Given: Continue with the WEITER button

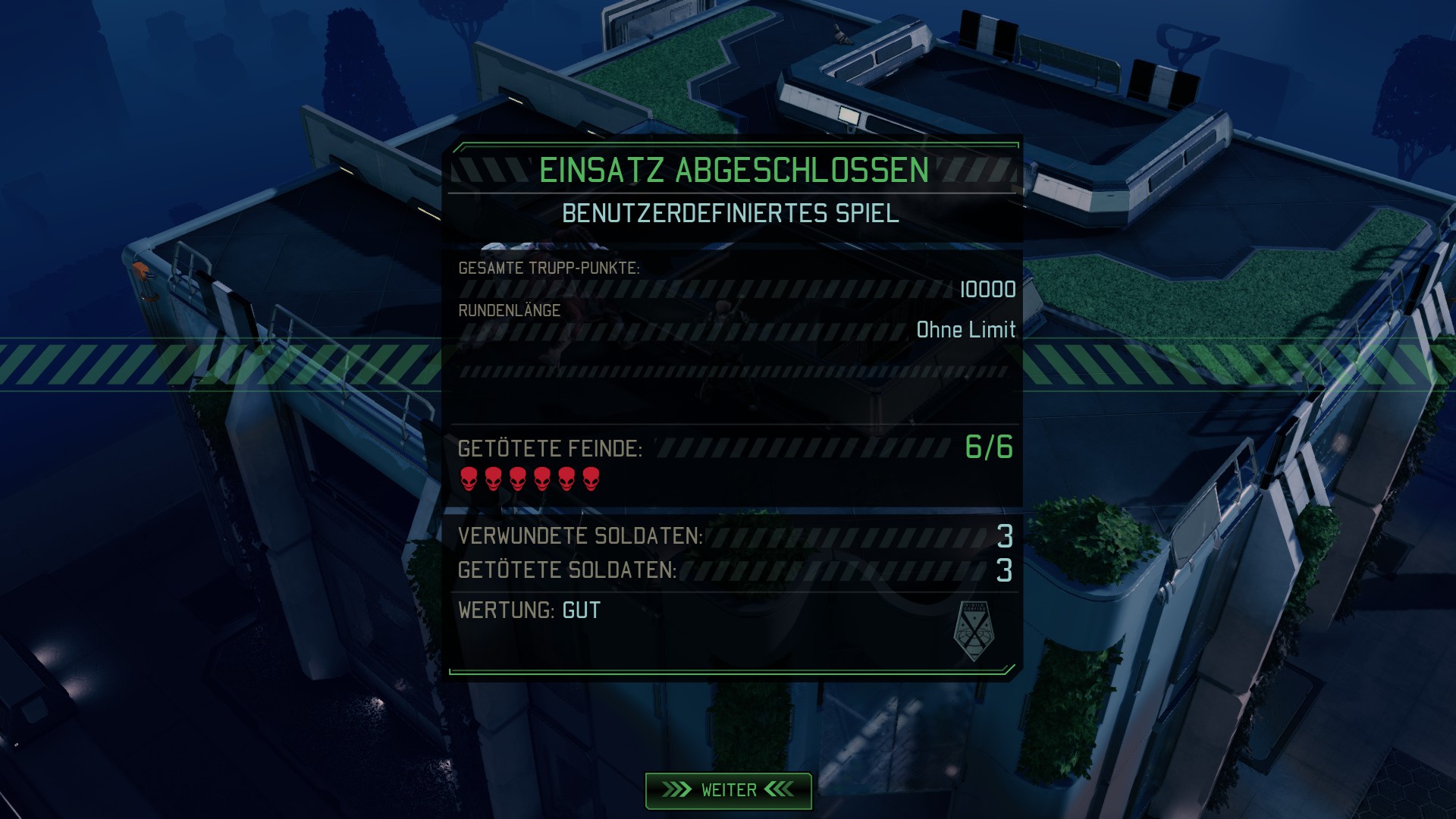Looking at the screenshot, I should click(728, 790).
